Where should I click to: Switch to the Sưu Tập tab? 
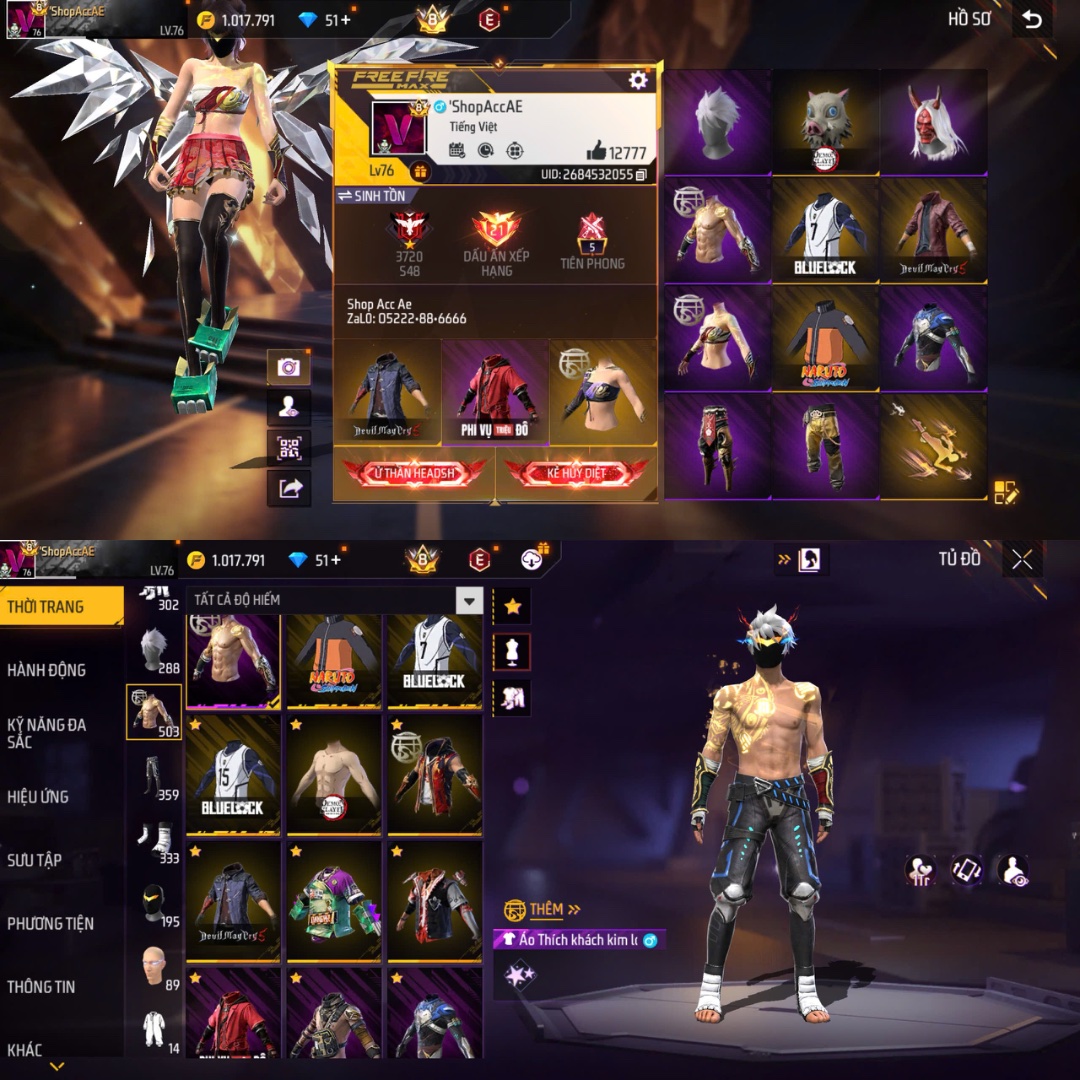(35, 860)
